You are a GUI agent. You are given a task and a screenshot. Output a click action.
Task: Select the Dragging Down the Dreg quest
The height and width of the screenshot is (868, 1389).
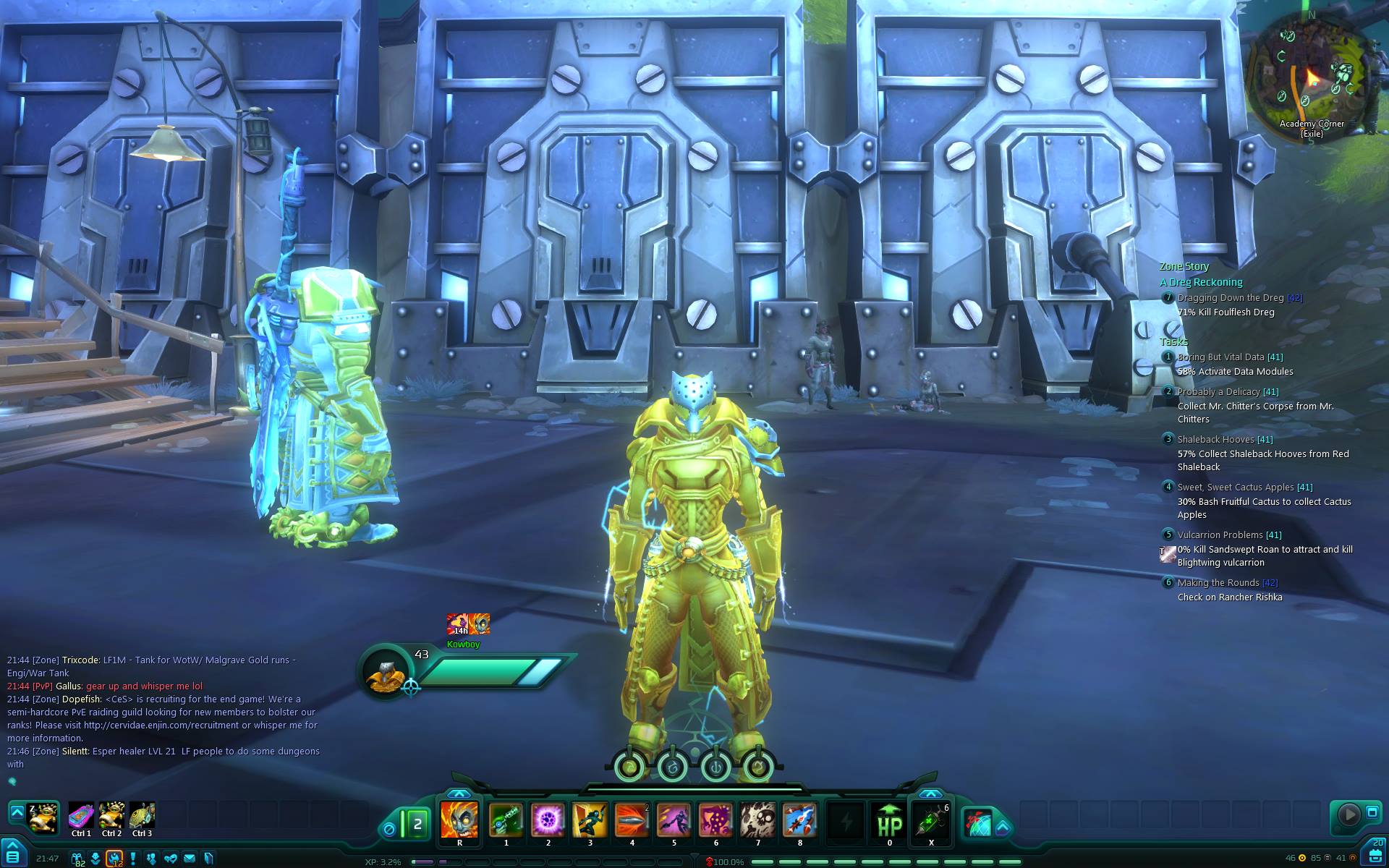[1230, 298]
